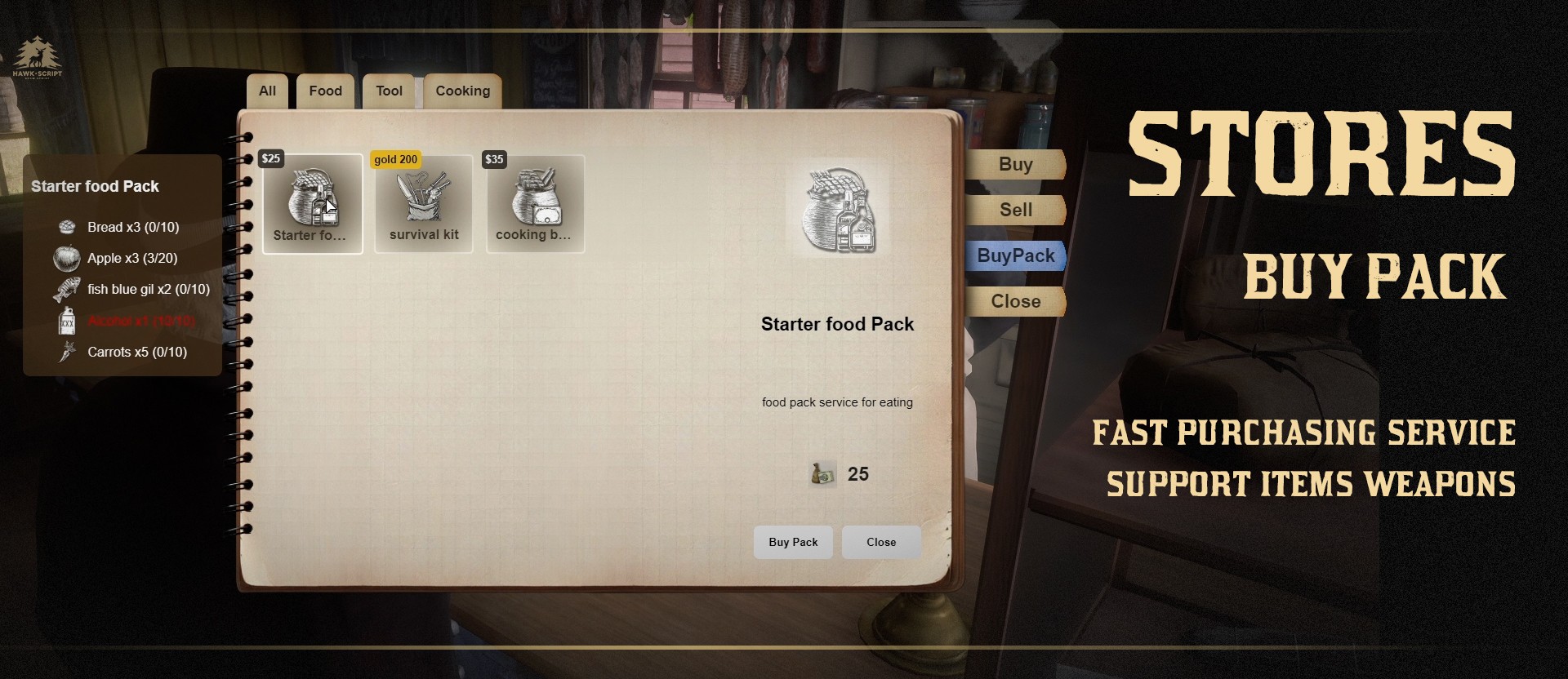The image size is (1568, 679).
Task: Switch to the All tab
Action: 266,91
